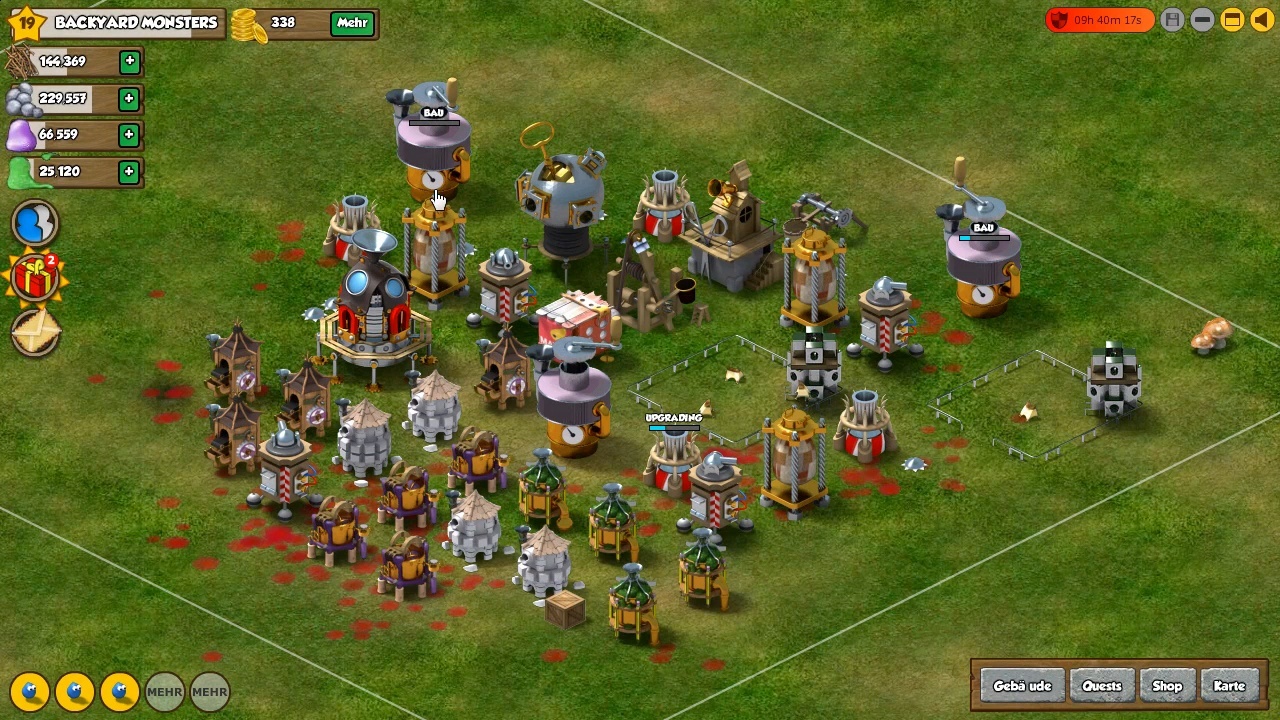Toggle fullscreen with the yellow window icon
The image size is (1280, 720).
[x=1232, y=20]
